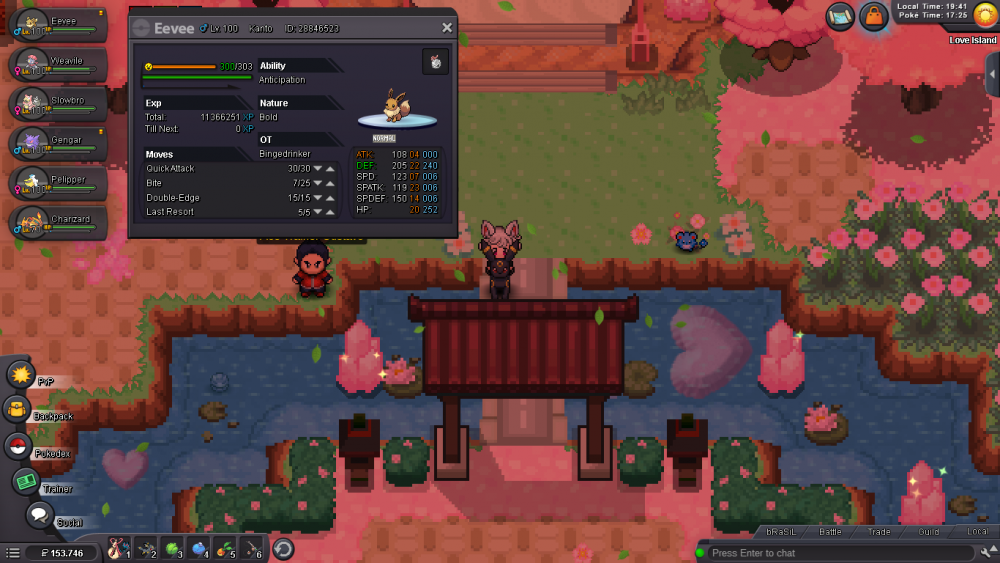This screenshot has height=563, width=1000.
Task: Open the orange shopping bag store
Action: [x=874, y=17]
